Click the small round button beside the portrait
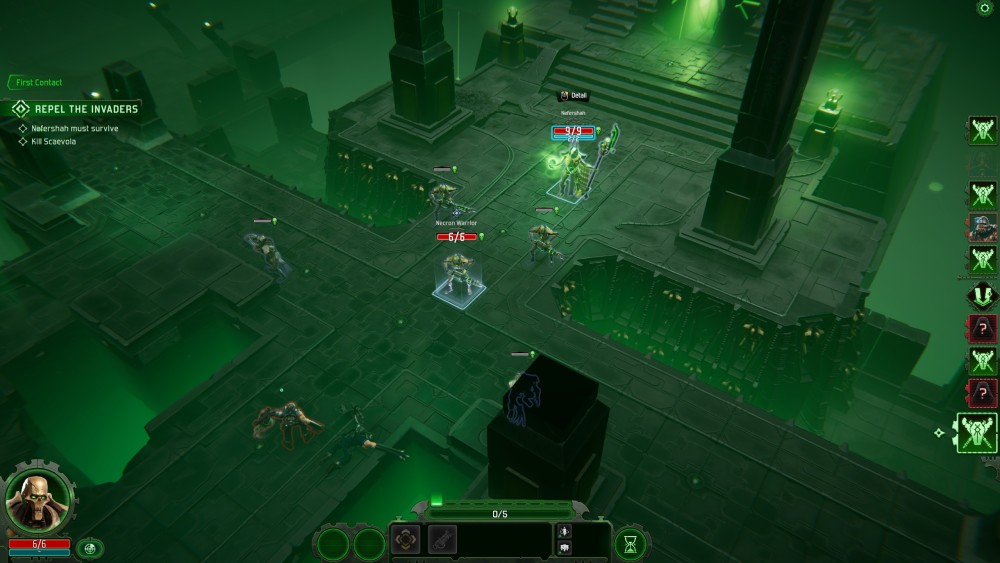This screenshot has height=563, width=1000. coord(90,548)
